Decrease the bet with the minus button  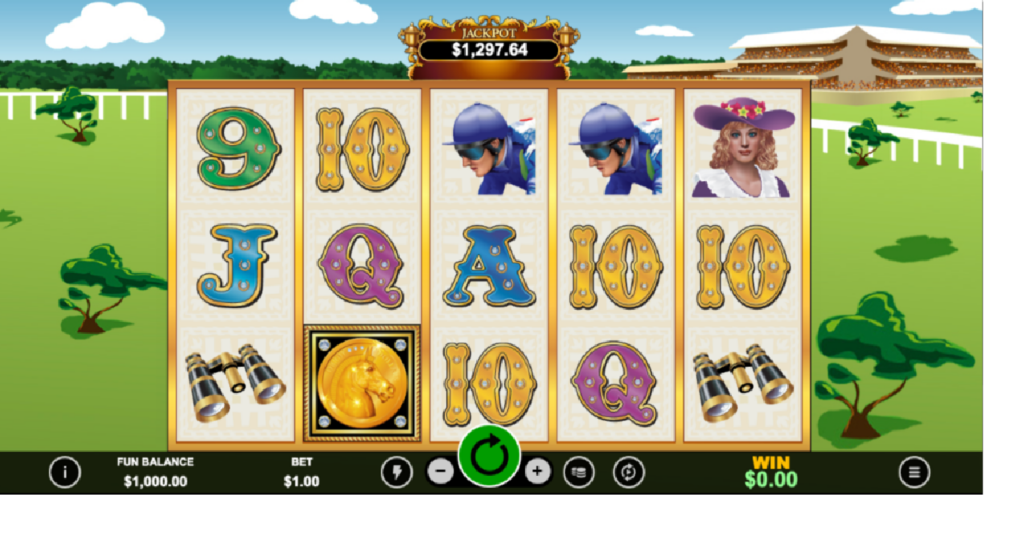point(440,471)
